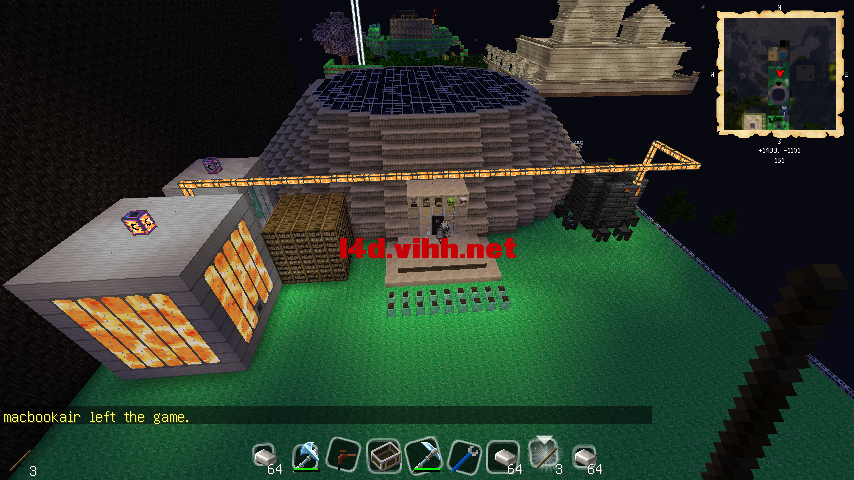This screenshot has width=854, height=480.
Task: Click the highlighted rod slot showing 3
Action: point(544,456)
